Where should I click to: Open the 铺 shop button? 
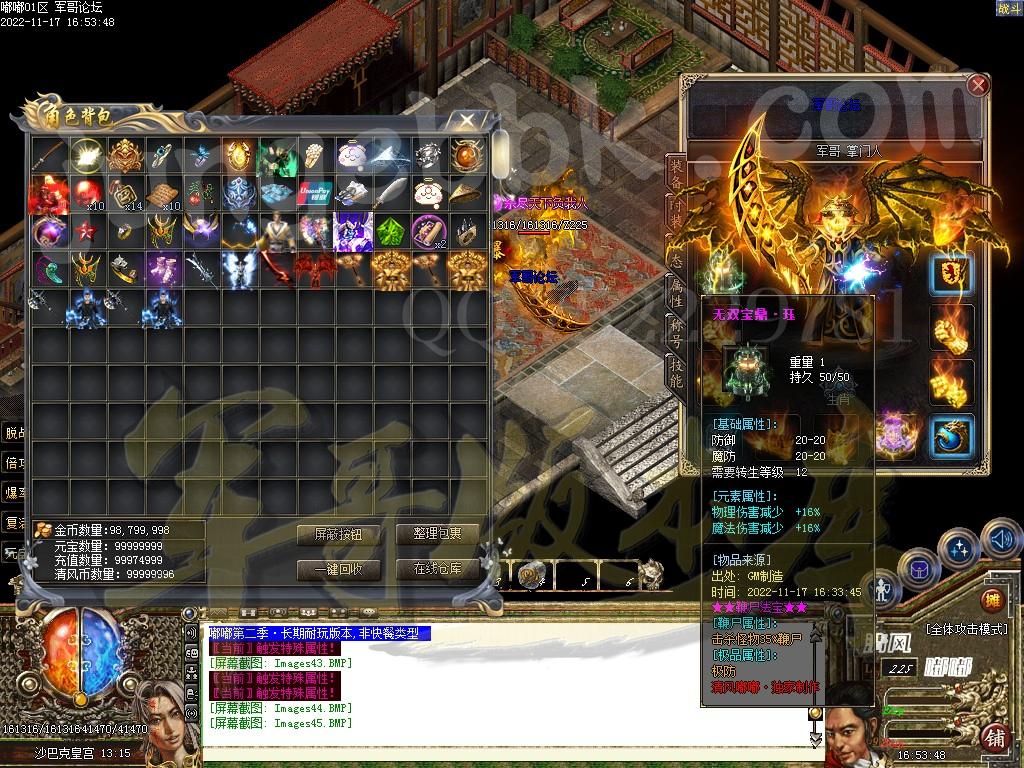tap(994, 738)
